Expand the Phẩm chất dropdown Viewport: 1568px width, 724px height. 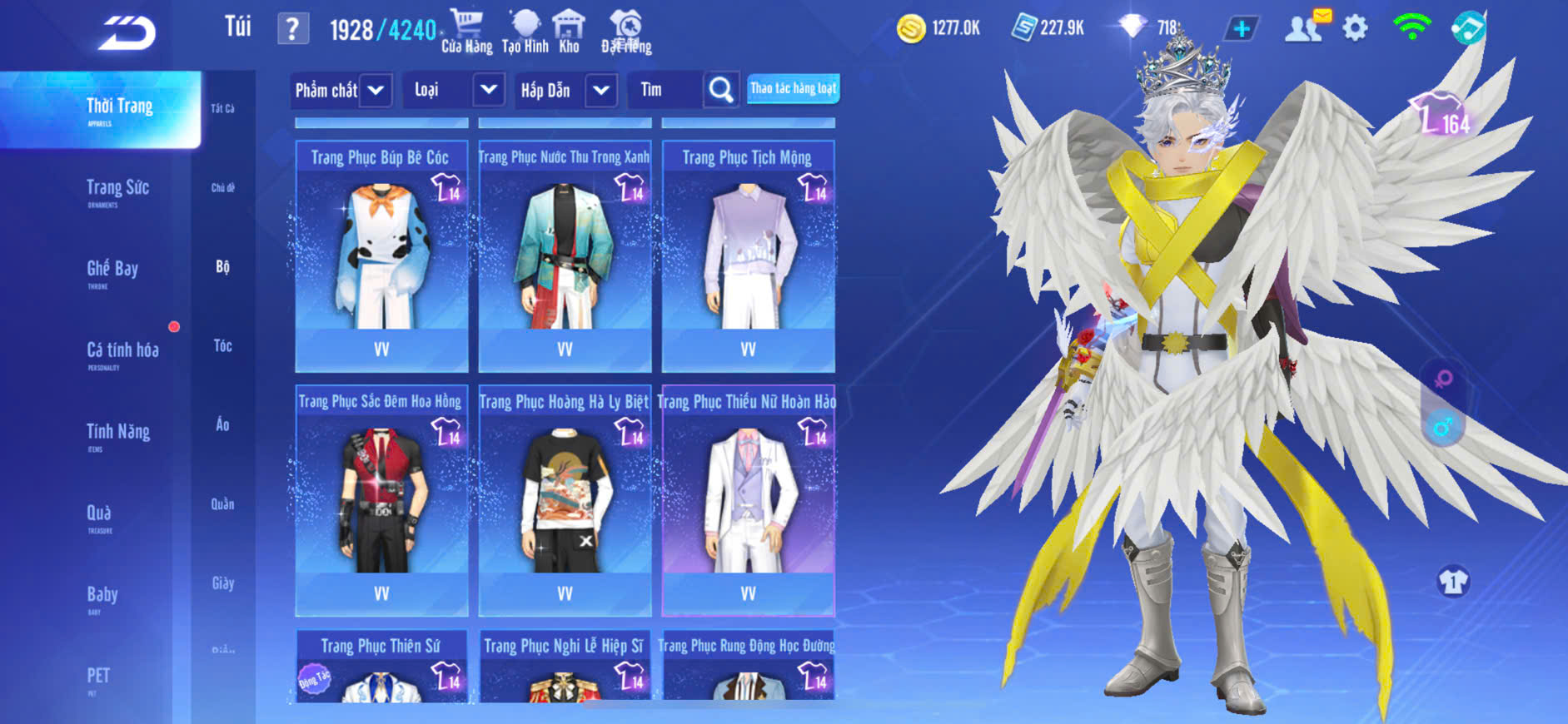click(x=376, y=90)
